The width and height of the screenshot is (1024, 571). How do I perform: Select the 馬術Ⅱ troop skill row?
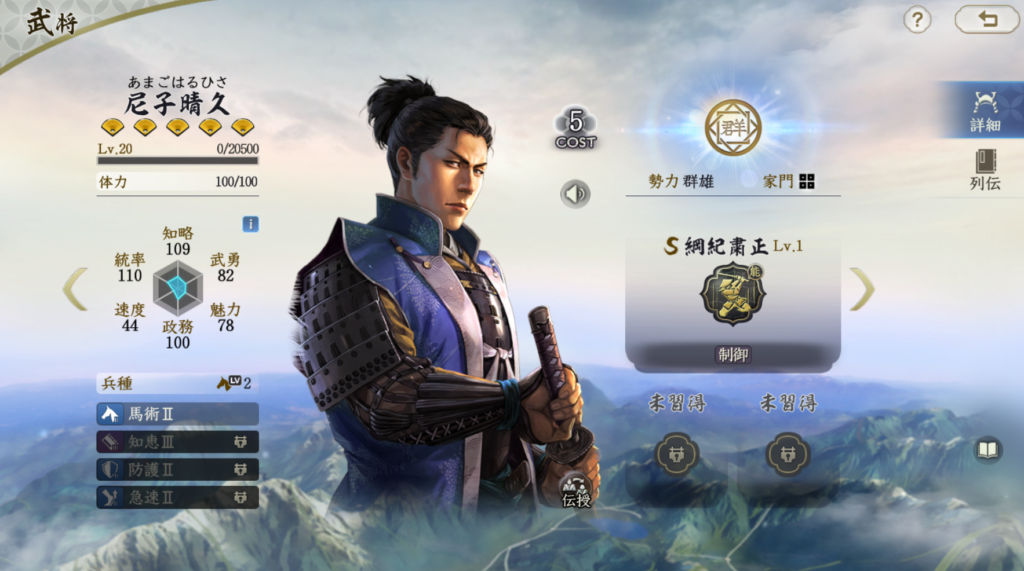click(177, 414)
